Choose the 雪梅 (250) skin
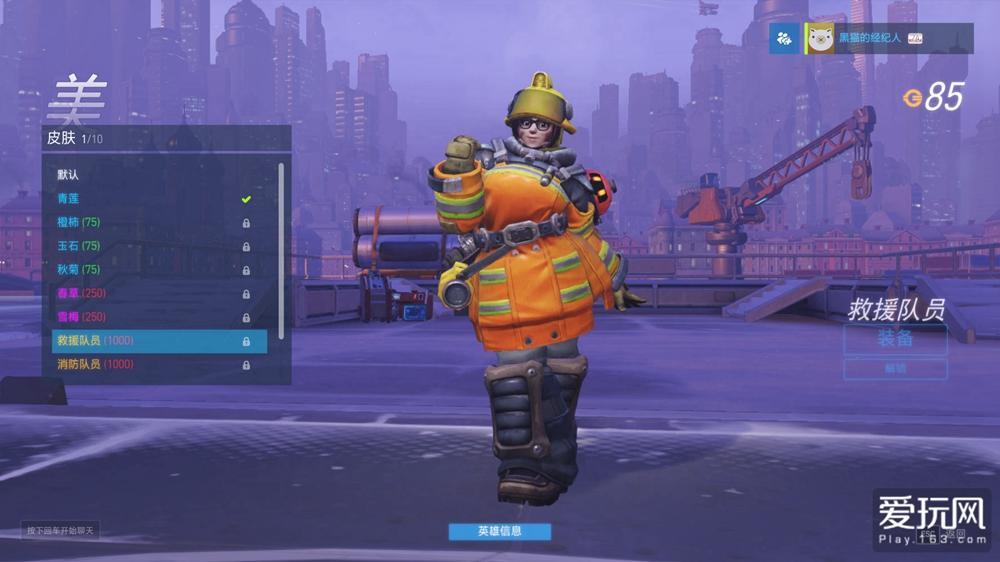The width and height of the screenshot is (1000, 562). point(150,317)
